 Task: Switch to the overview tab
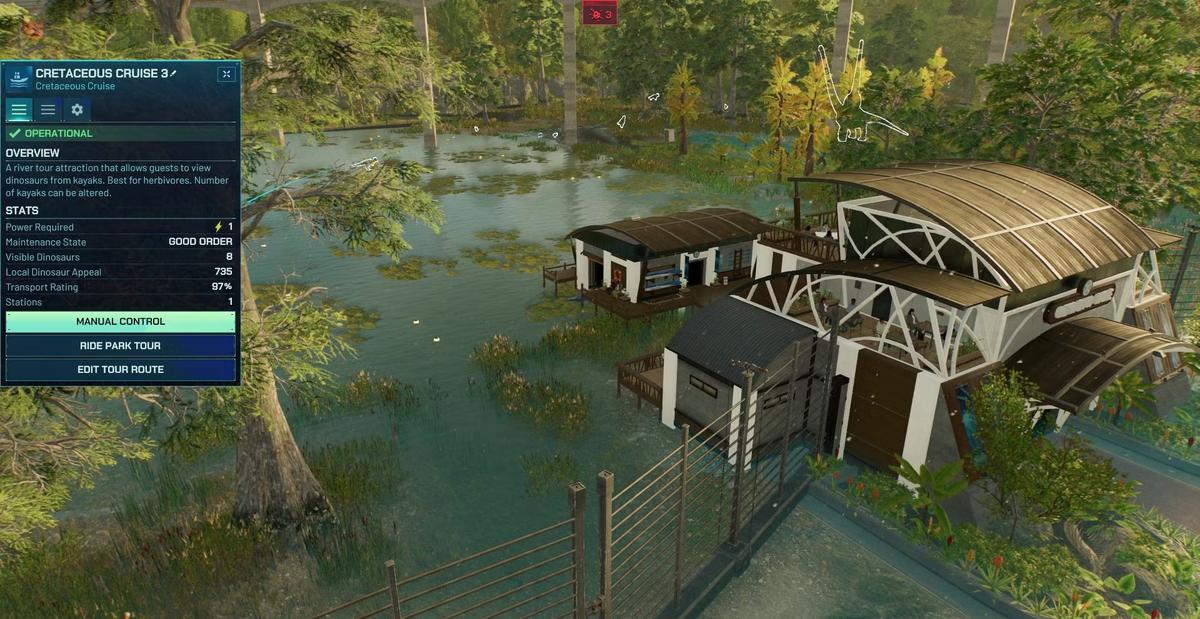(19, 109)
